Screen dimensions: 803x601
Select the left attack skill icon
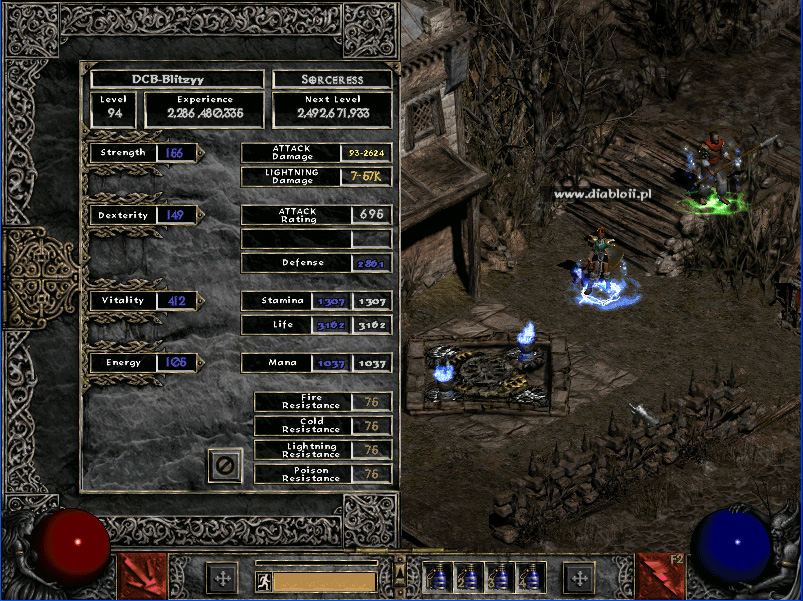[142, 577]
